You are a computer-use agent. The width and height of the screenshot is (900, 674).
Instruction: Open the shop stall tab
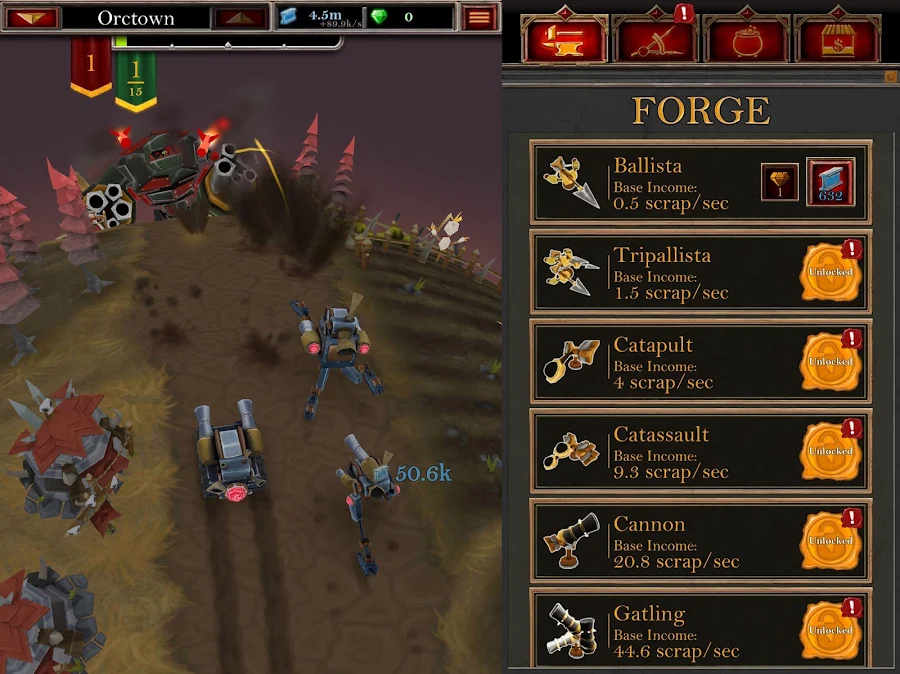pos(837,40)
